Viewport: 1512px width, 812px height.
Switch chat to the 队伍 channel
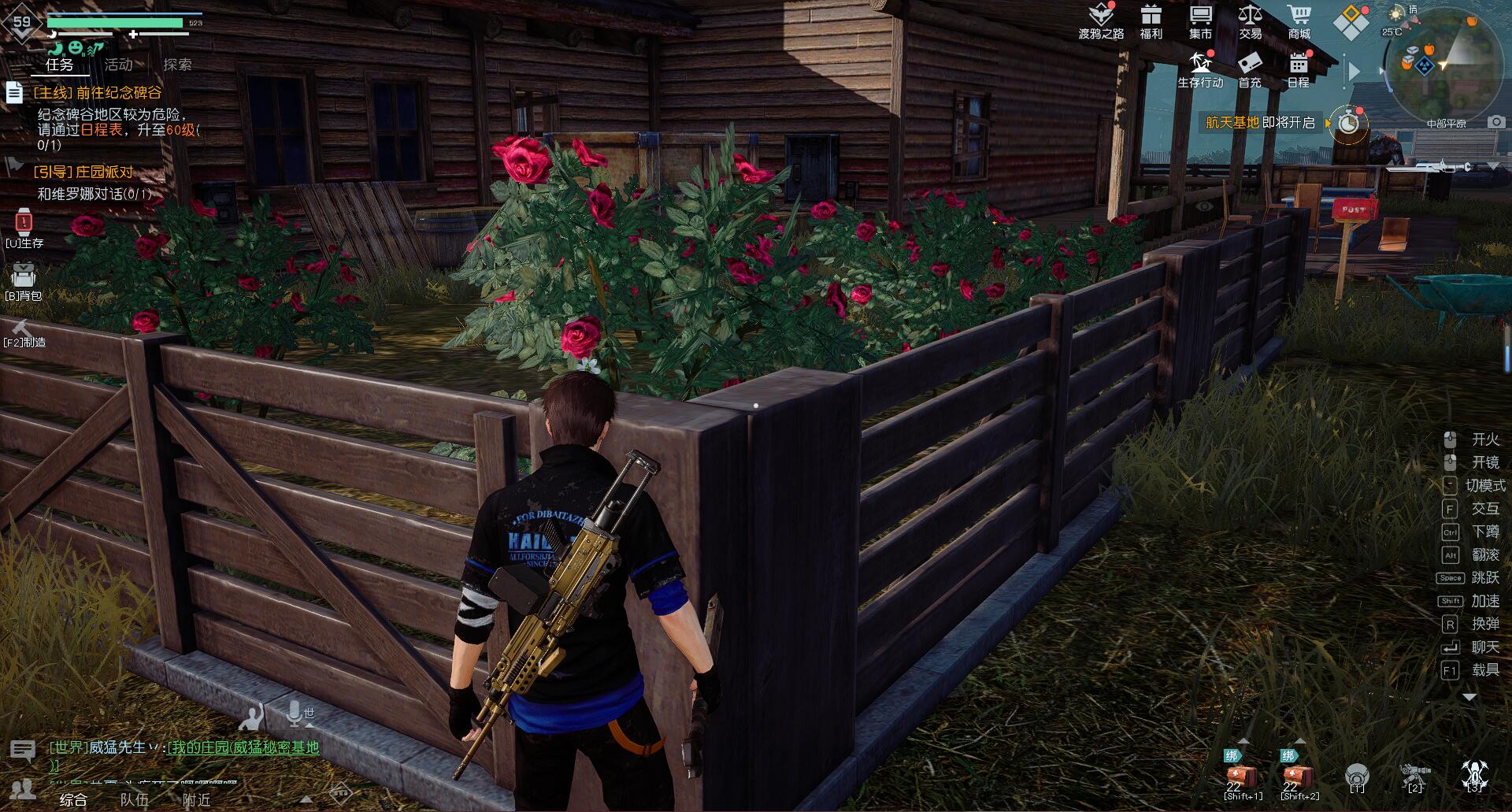click(135, 799)
